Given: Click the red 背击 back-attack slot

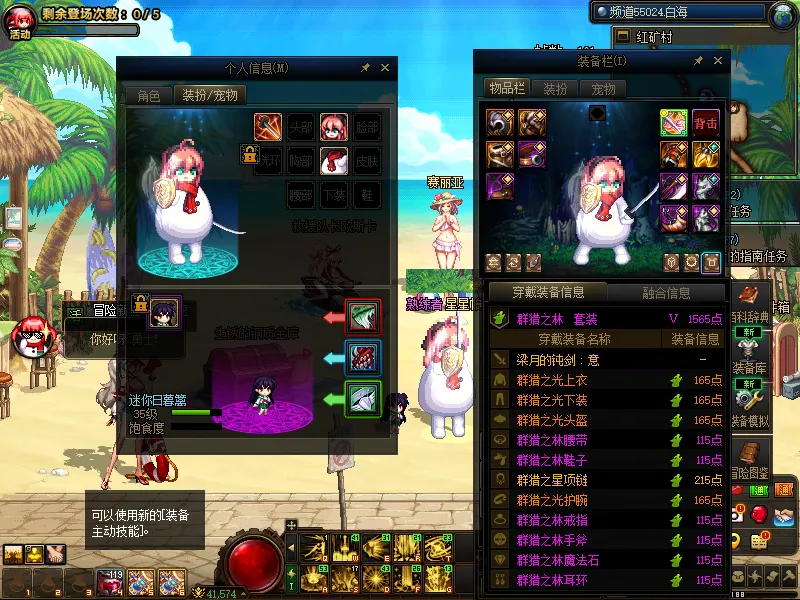Looking at the screenshot, I should [706, 123].
